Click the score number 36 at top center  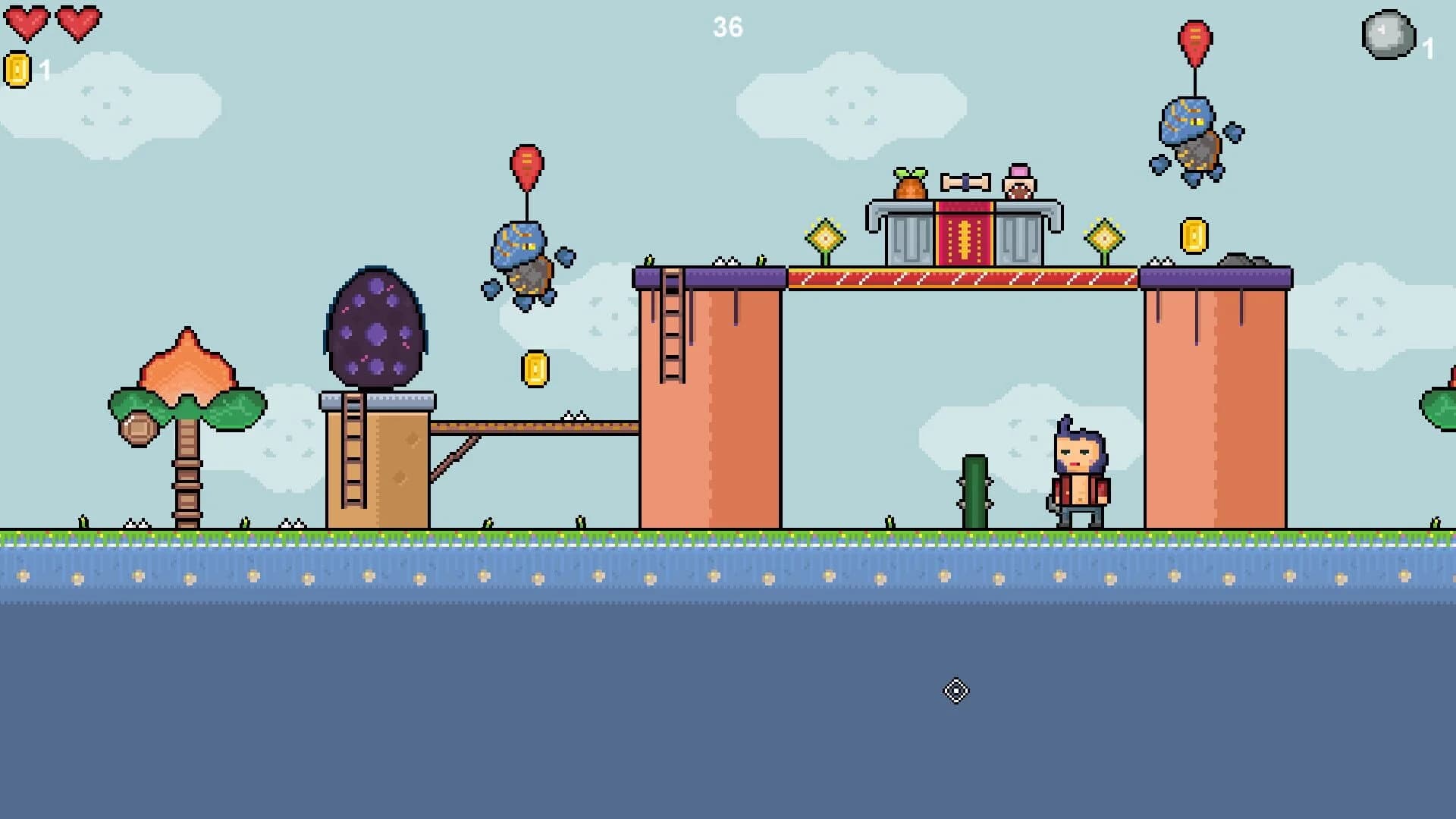[727, 27]
